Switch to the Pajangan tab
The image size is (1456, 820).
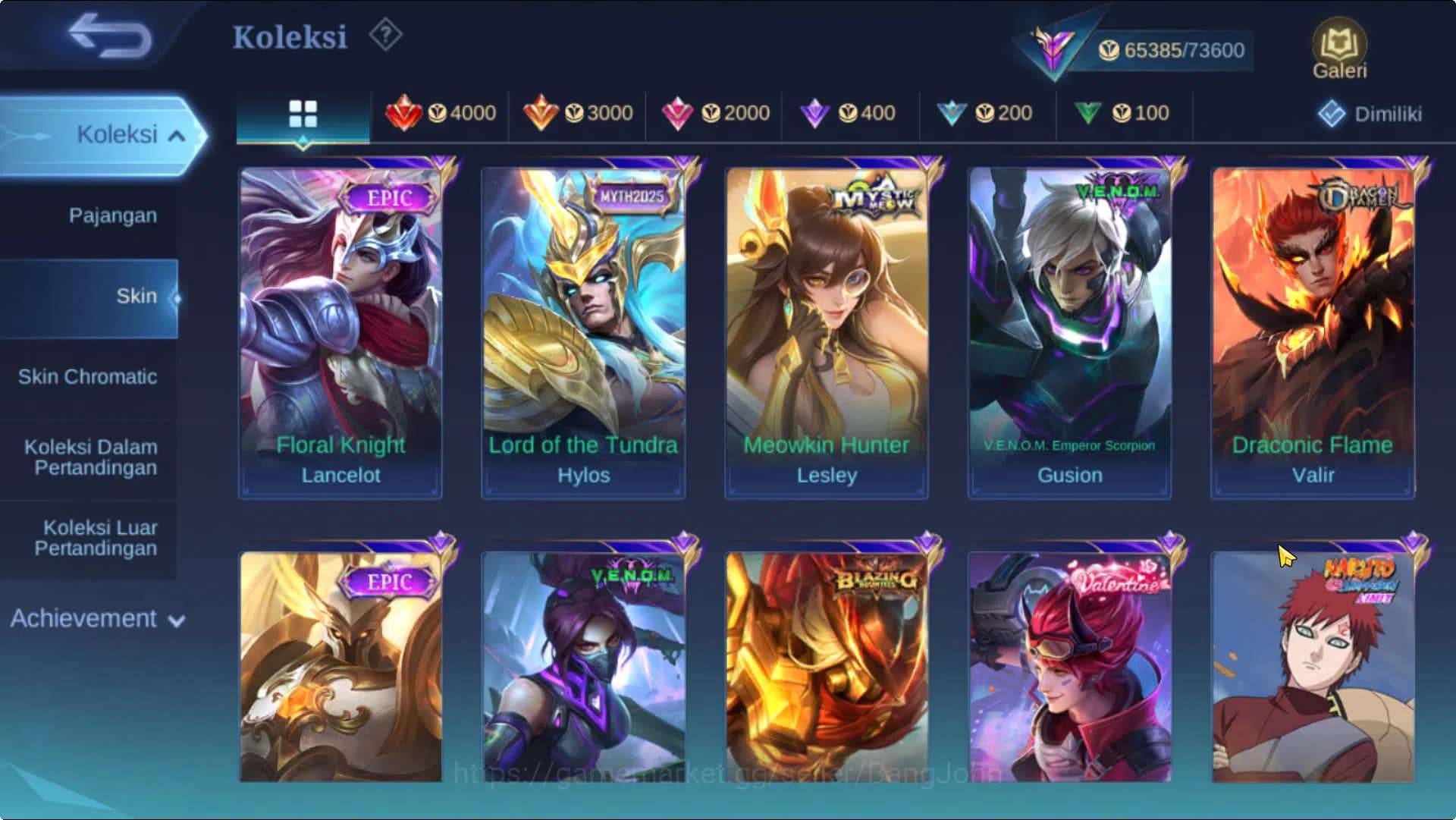coord(111,215)
